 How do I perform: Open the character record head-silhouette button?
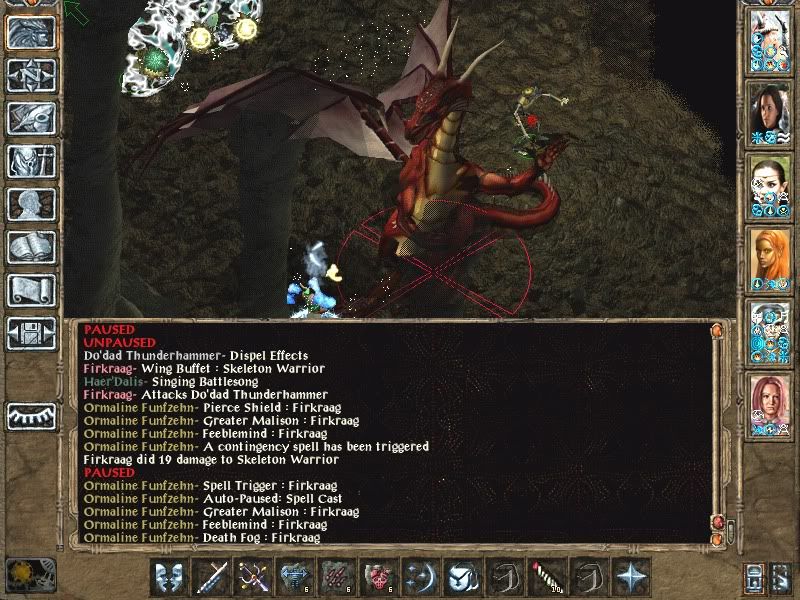click(31, 204)
